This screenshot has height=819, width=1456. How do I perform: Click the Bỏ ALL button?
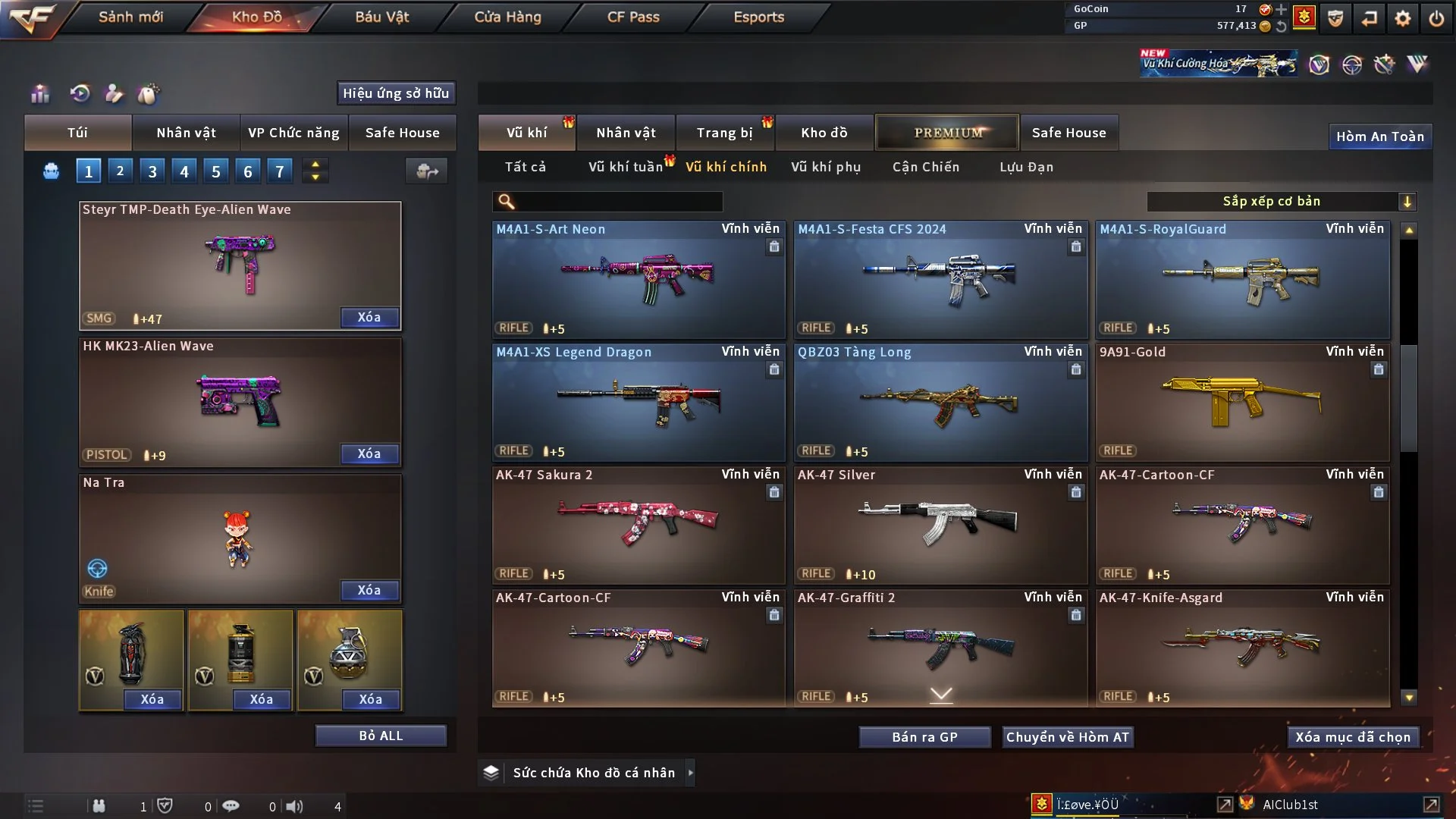pos(381,736)
